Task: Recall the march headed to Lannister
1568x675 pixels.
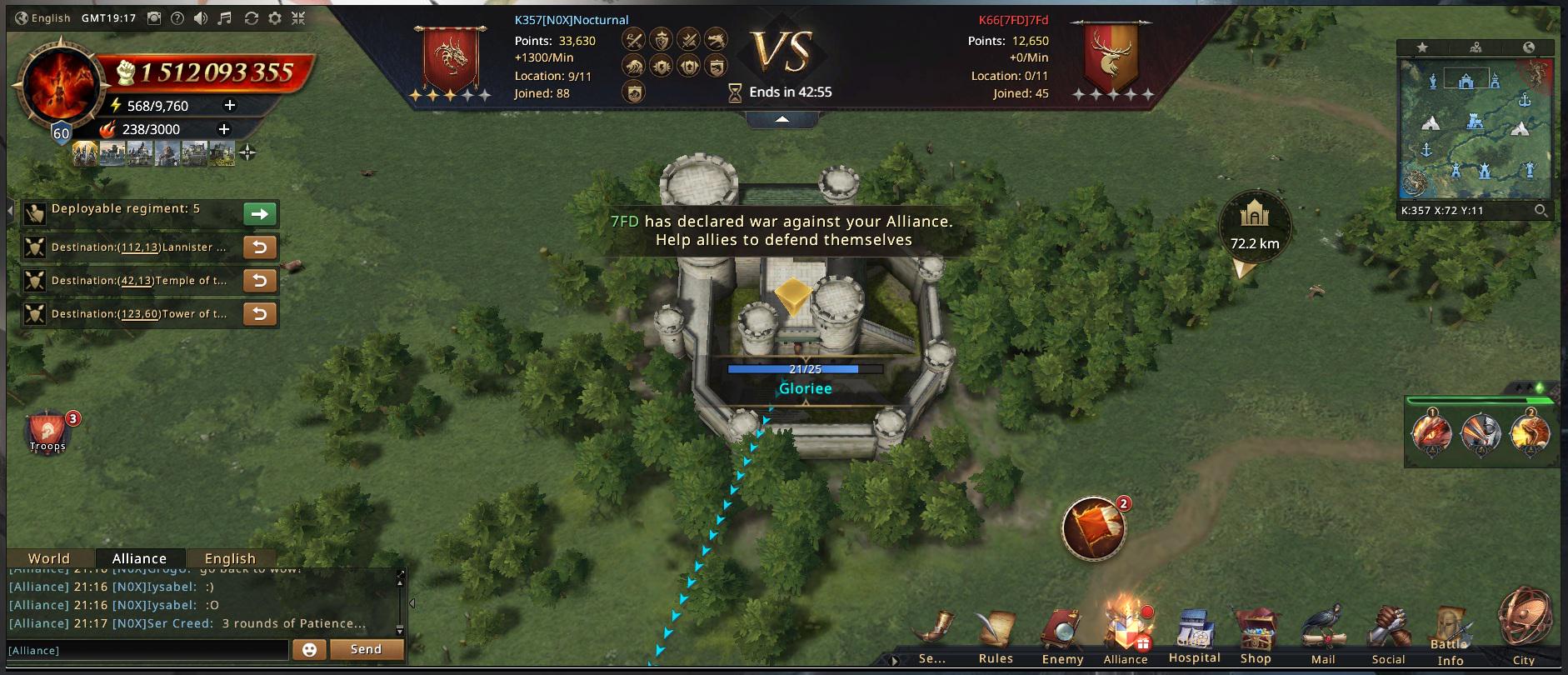Action: 260,247
